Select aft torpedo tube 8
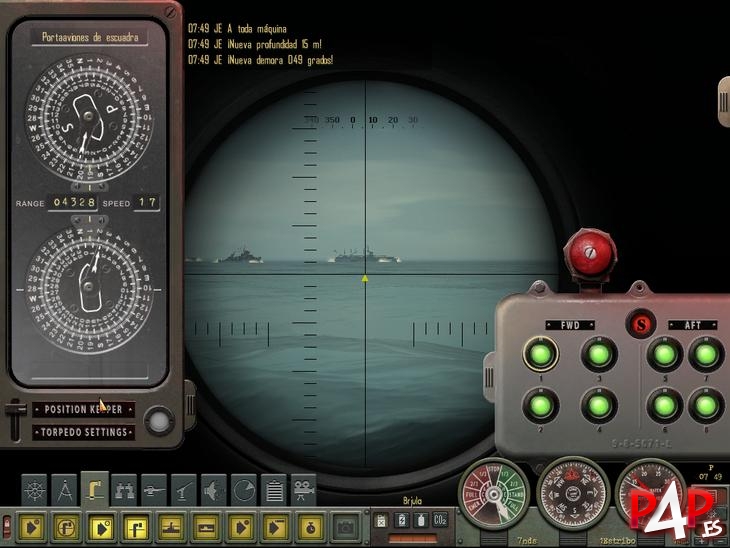The image size is (730, 548). (x=706, y=405)
